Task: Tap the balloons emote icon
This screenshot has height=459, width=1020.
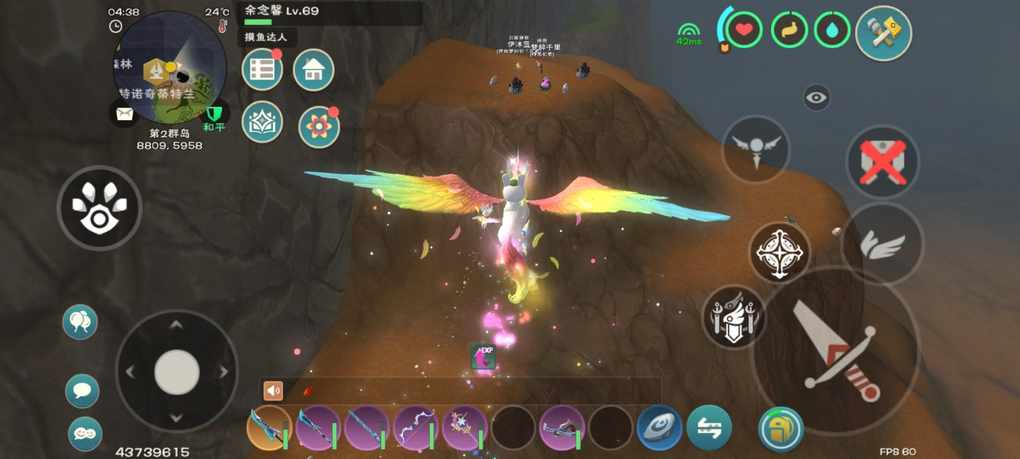Action: [x=80, y=322]
